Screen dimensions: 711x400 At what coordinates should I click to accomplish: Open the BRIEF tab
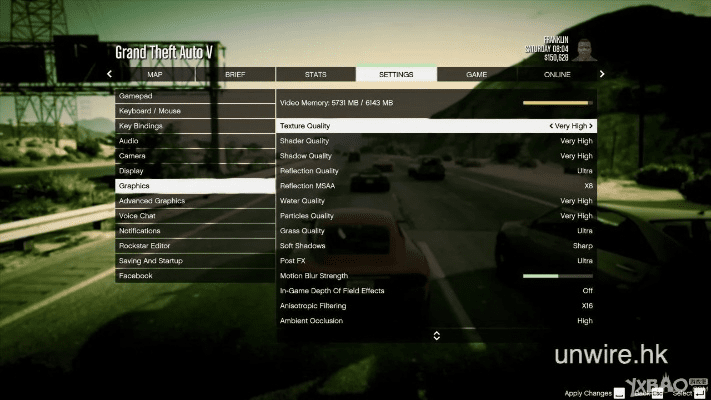[235, 74]
